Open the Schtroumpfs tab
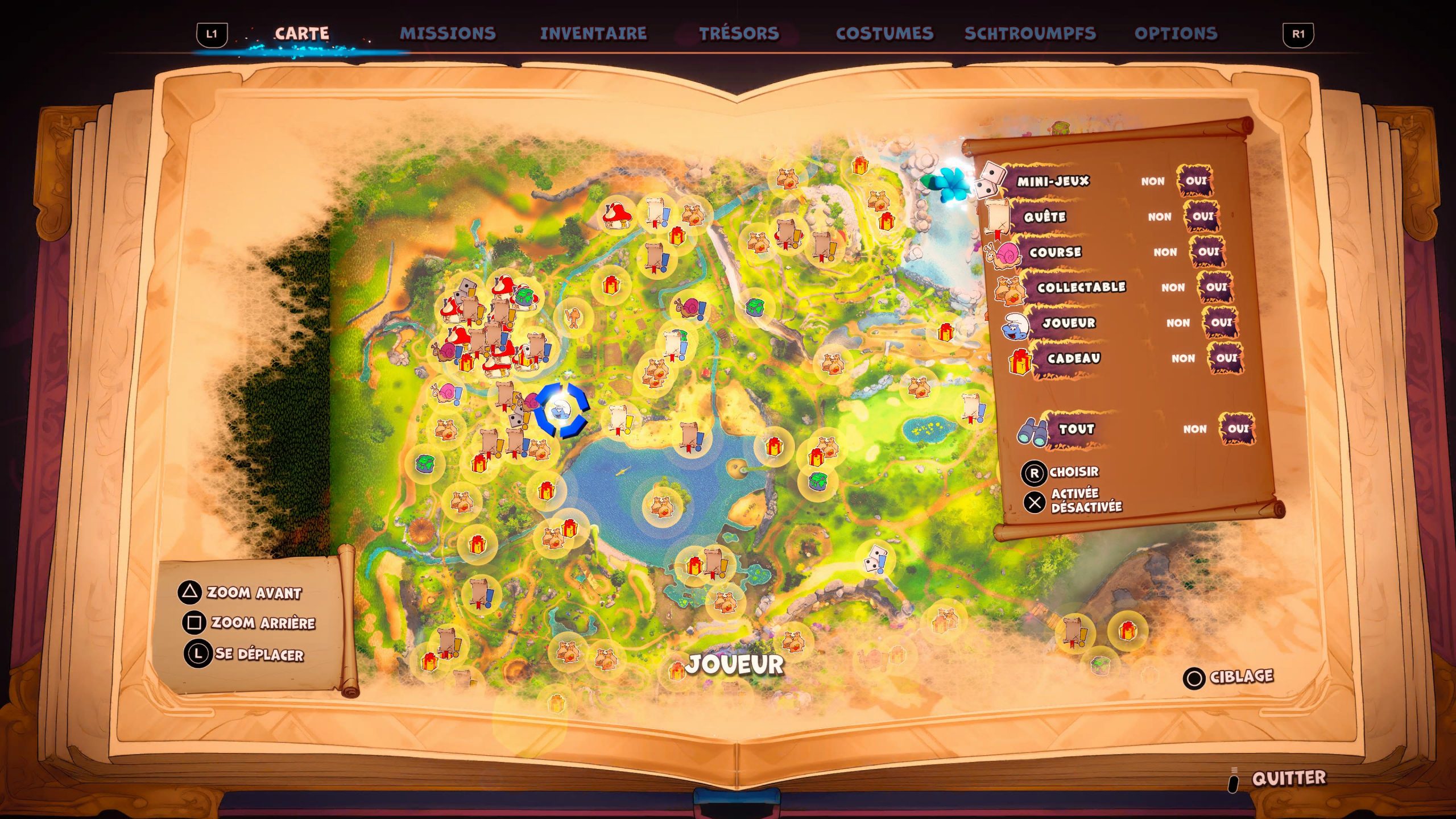This screenshot has width=1456, height=819. coord(1030,34)
